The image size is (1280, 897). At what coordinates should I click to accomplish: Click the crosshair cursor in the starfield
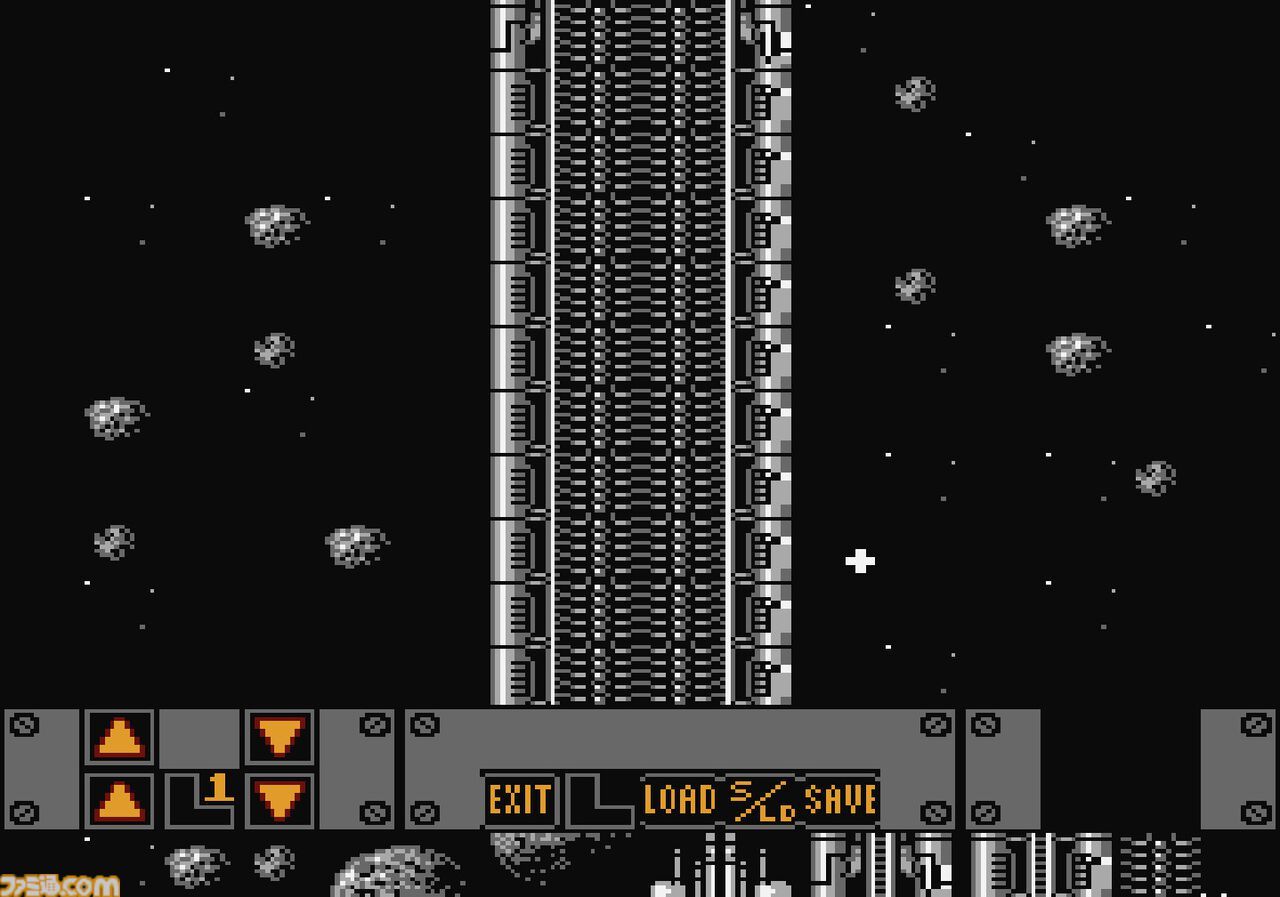click(858, 562)
